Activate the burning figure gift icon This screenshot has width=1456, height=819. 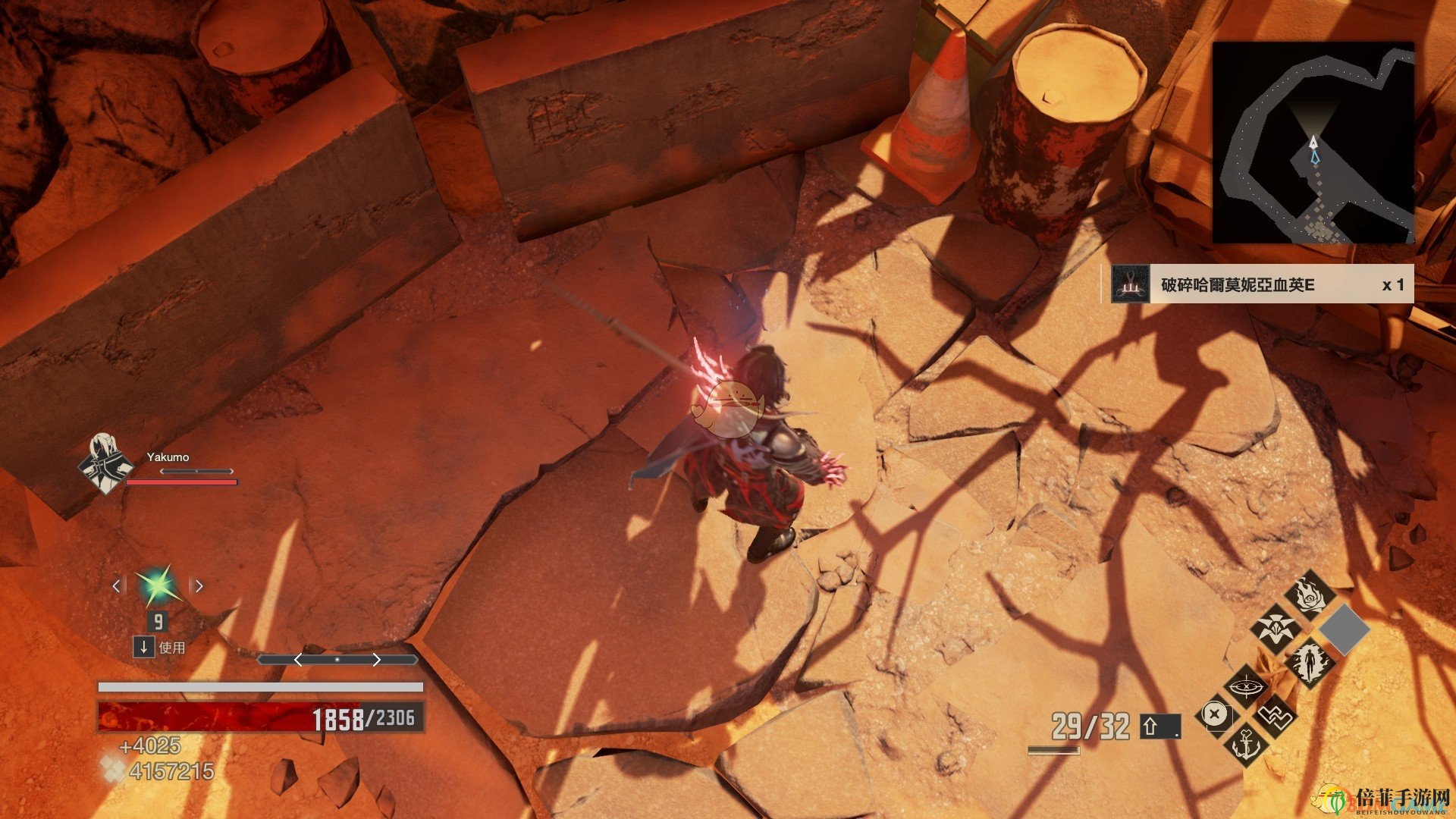tap(1310, 664)
